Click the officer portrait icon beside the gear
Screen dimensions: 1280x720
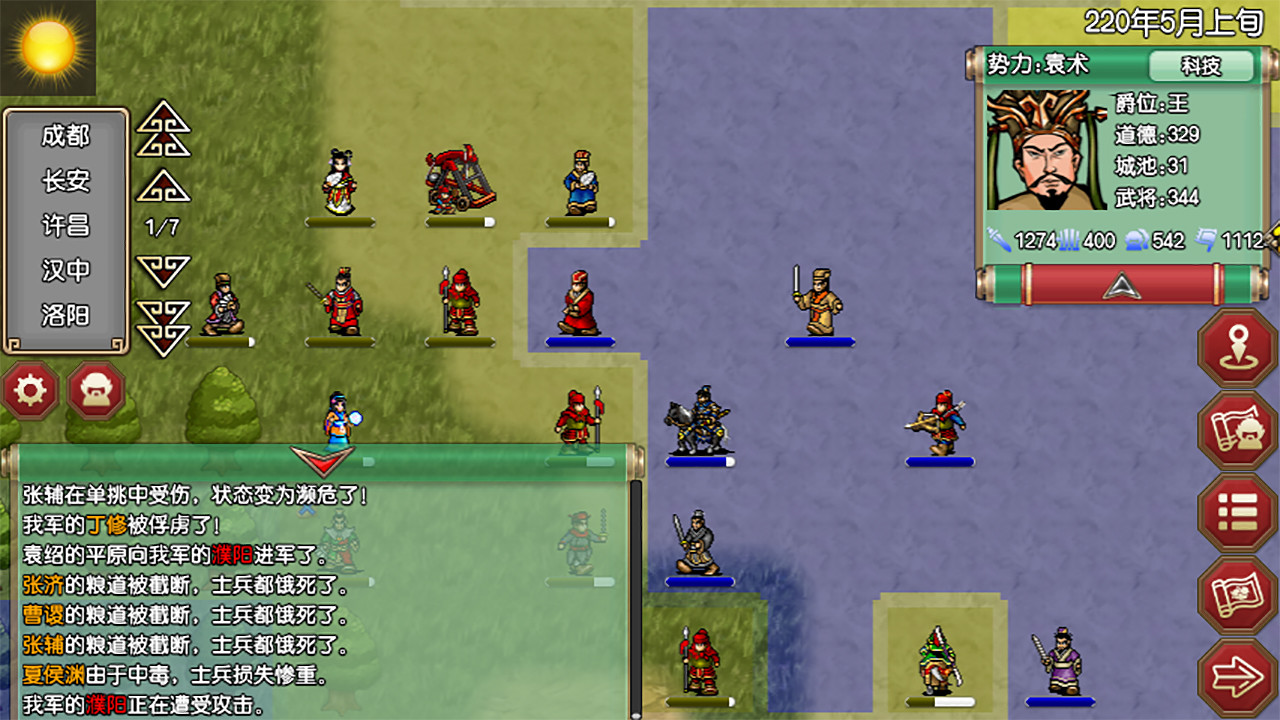click(x=95, y=390)
